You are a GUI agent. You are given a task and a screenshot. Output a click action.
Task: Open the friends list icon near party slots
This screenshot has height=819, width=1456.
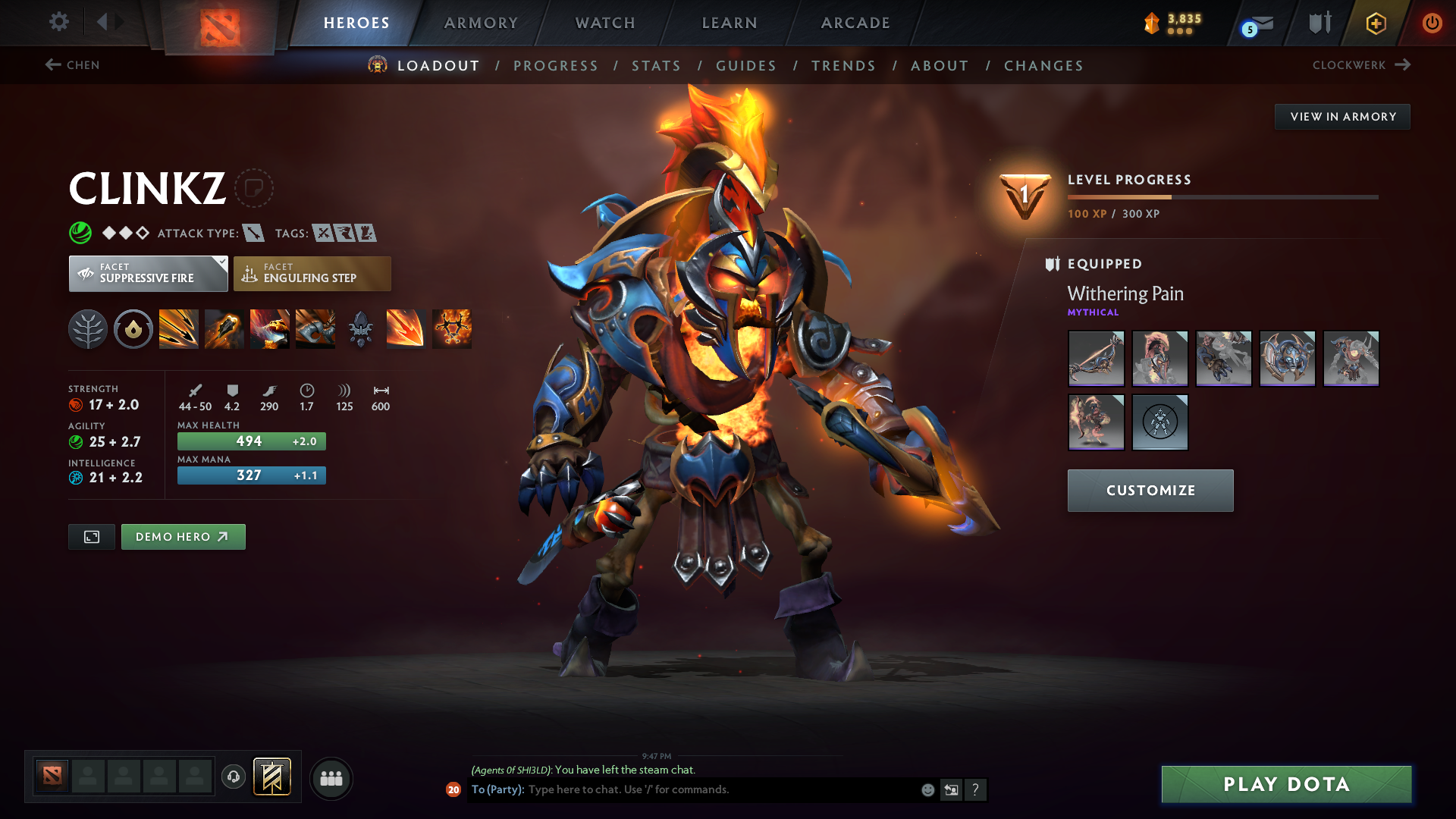point(331,778)
